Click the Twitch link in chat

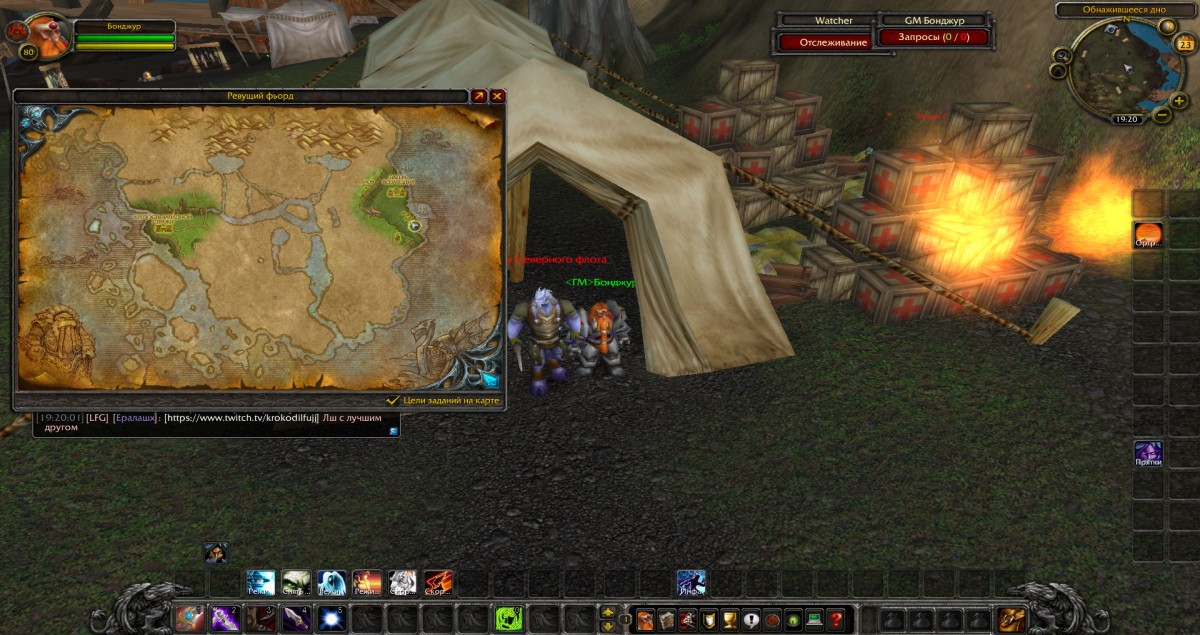[241, 418]
